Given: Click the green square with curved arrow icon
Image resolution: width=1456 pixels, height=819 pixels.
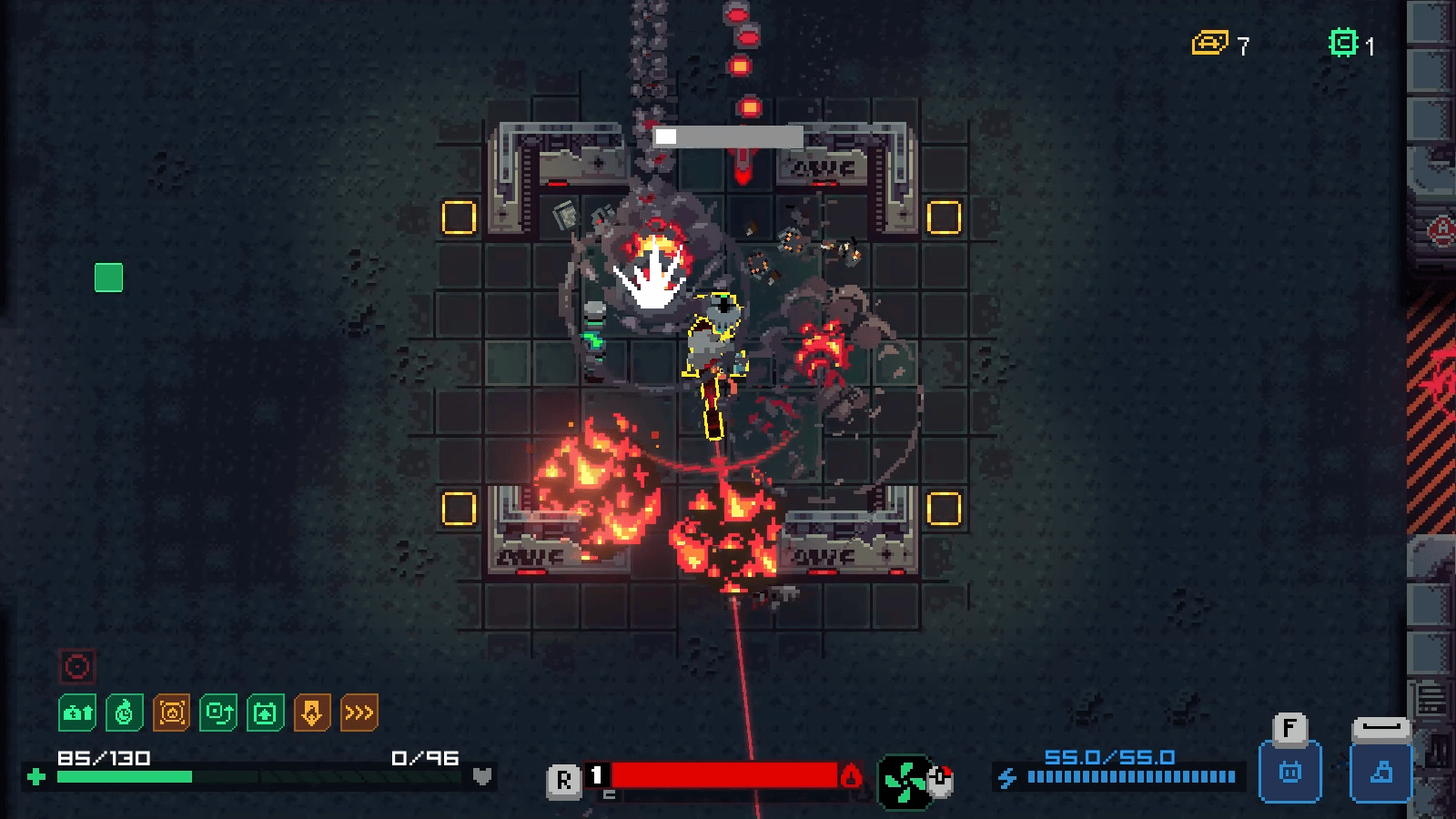Looking at the screenshot, I should [218, 713].
